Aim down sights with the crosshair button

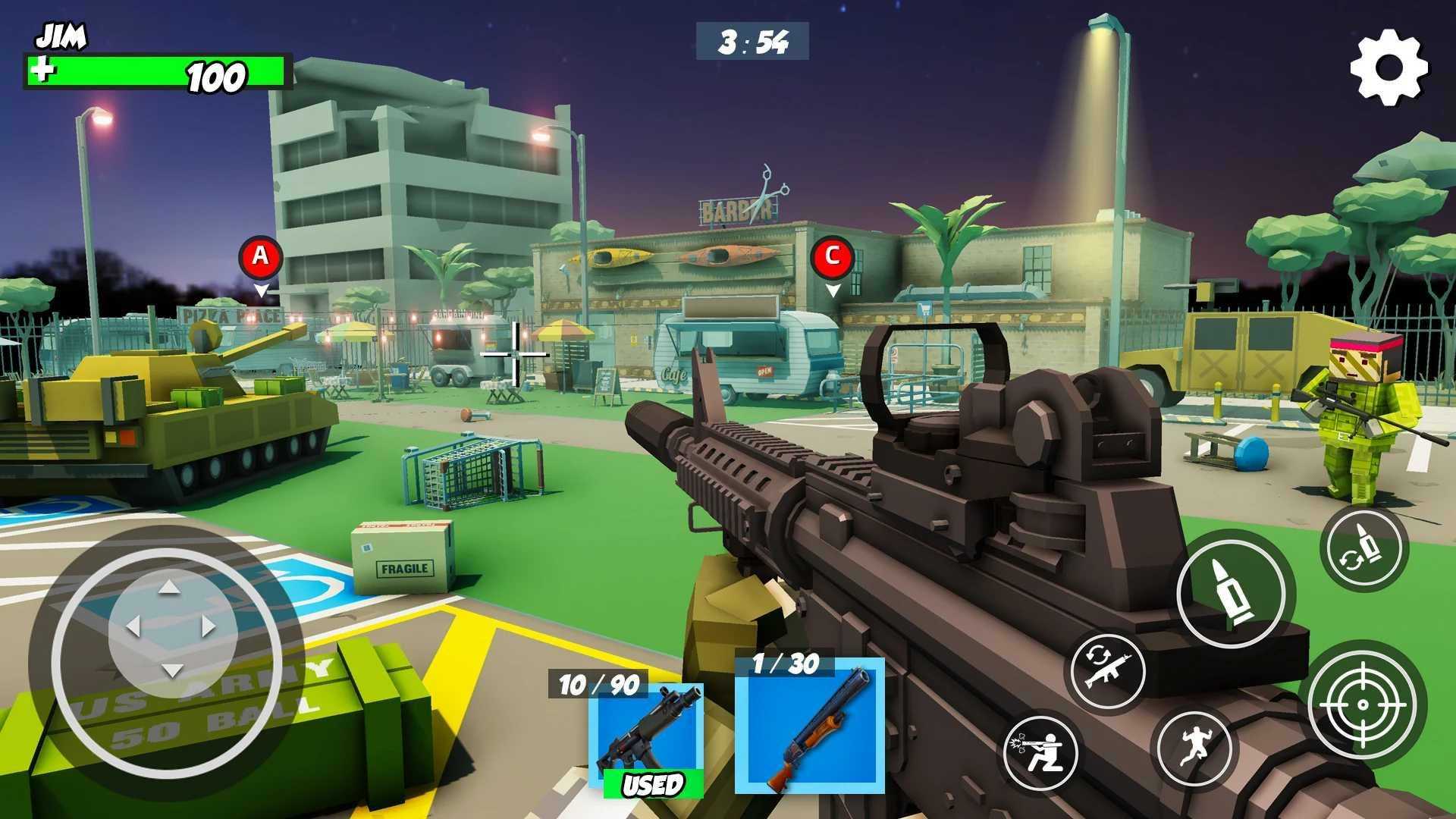(1362, 704)
